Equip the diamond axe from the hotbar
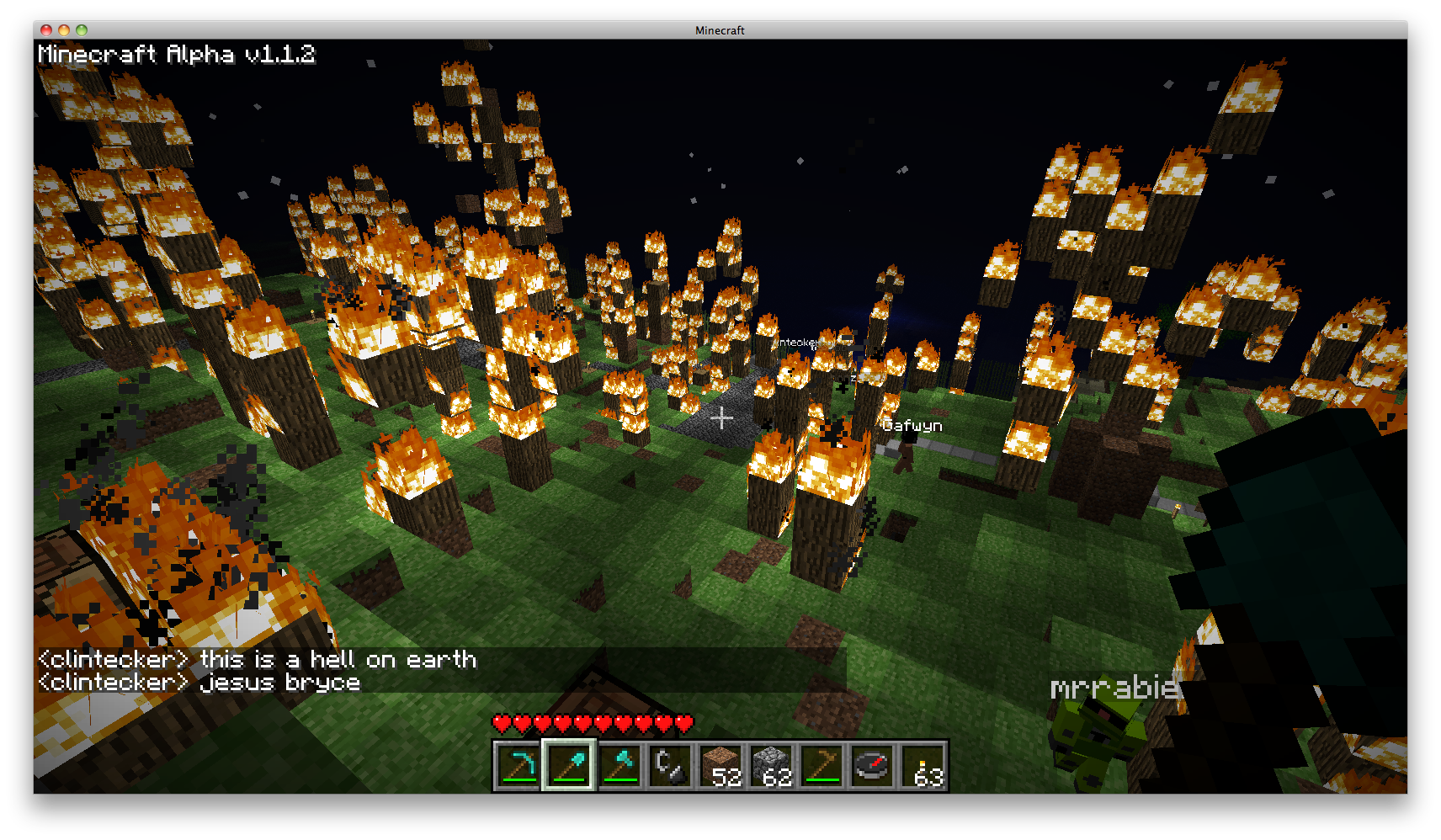 pos(619,766)
